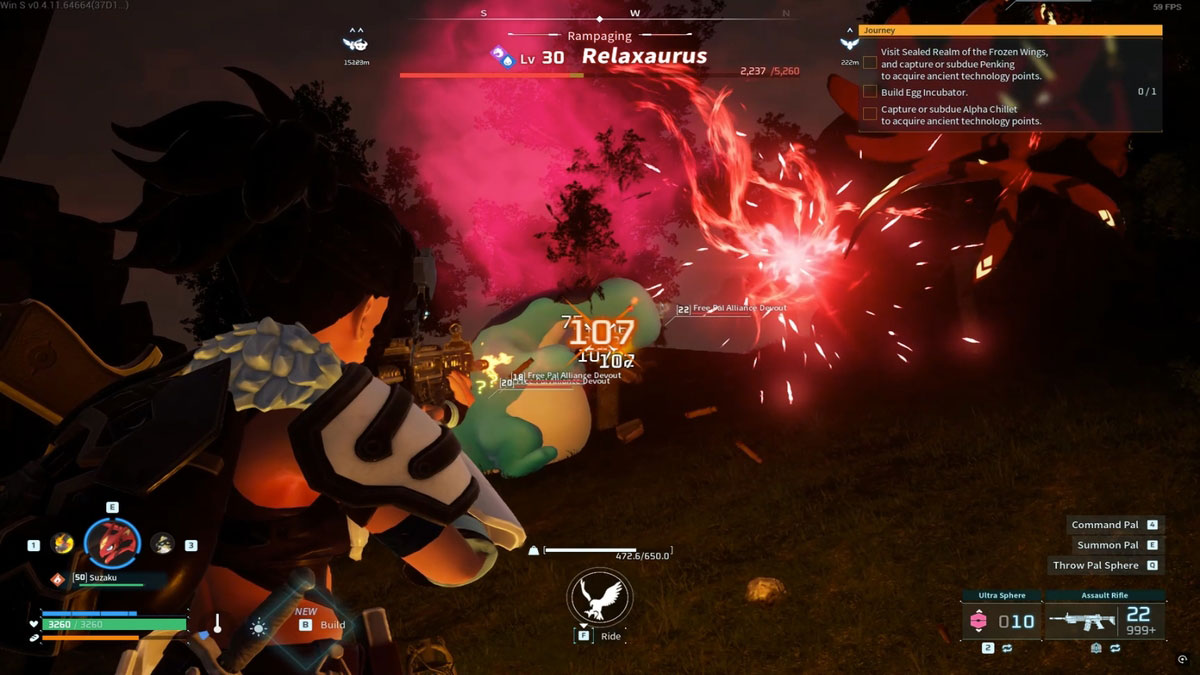This screenshot has width=1200, height=675.
Task: Select the Assault Rifle weapon slot
Action: (1104, 621)
